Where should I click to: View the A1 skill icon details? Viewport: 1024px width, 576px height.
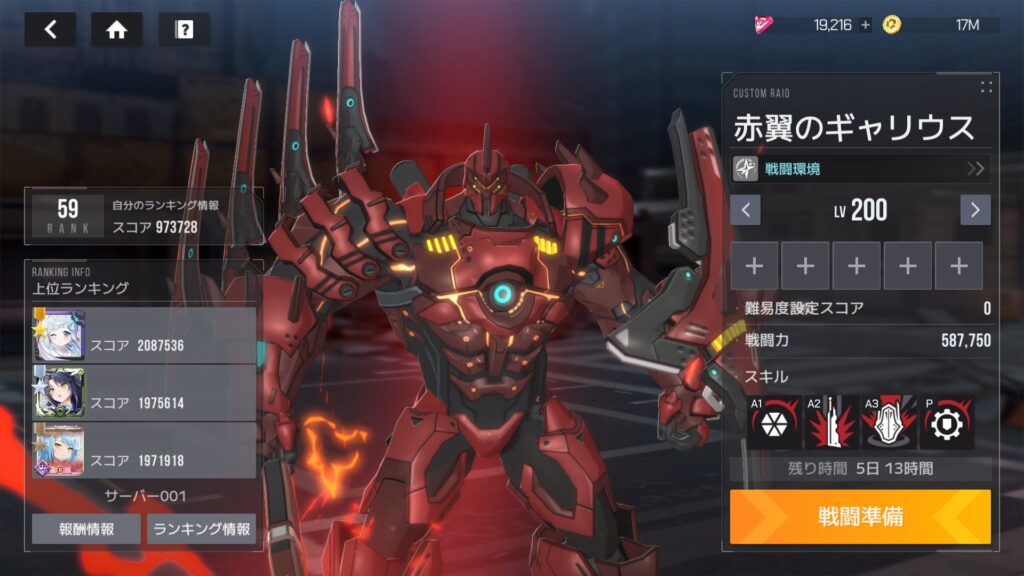(775, 423)
